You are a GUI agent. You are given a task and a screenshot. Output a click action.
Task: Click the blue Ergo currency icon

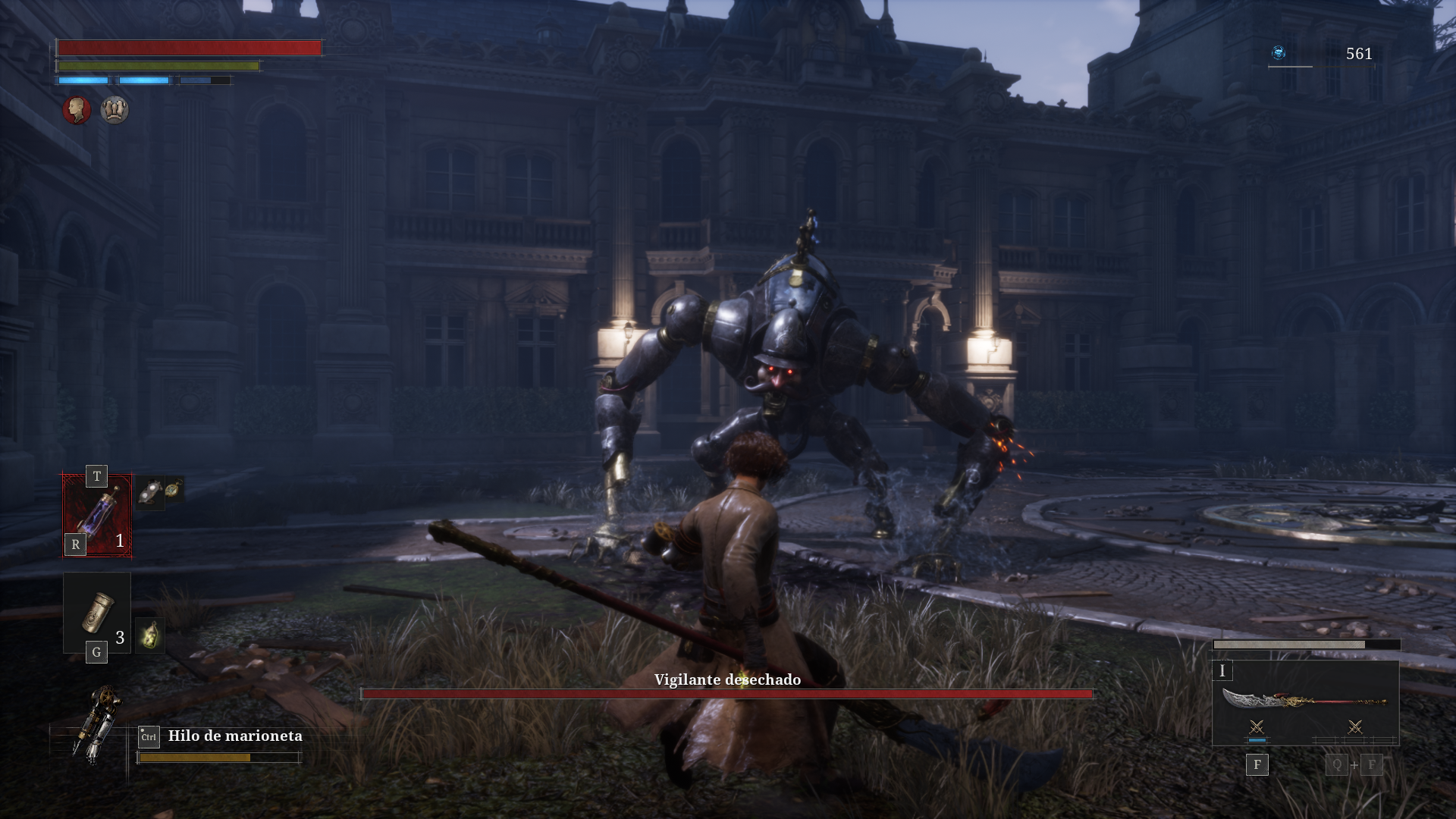(x=1279, y=53)
